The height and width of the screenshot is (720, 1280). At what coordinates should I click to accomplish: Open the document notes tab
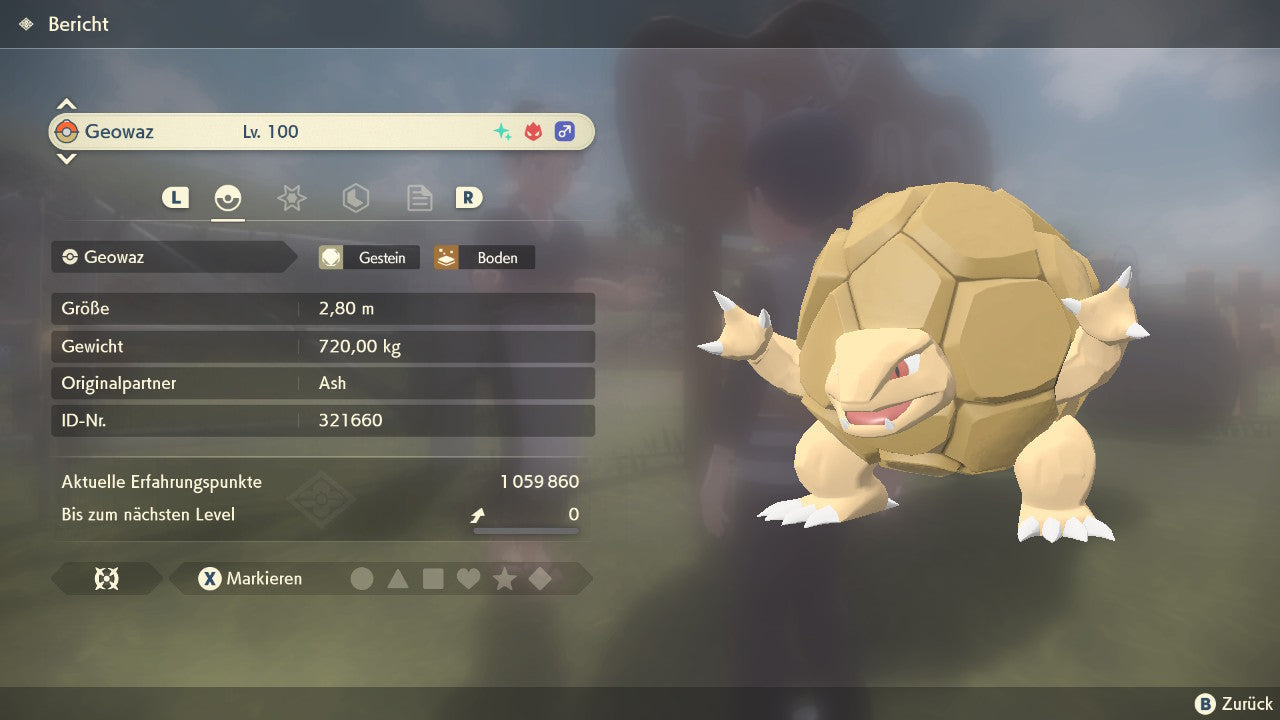(419, 198)
